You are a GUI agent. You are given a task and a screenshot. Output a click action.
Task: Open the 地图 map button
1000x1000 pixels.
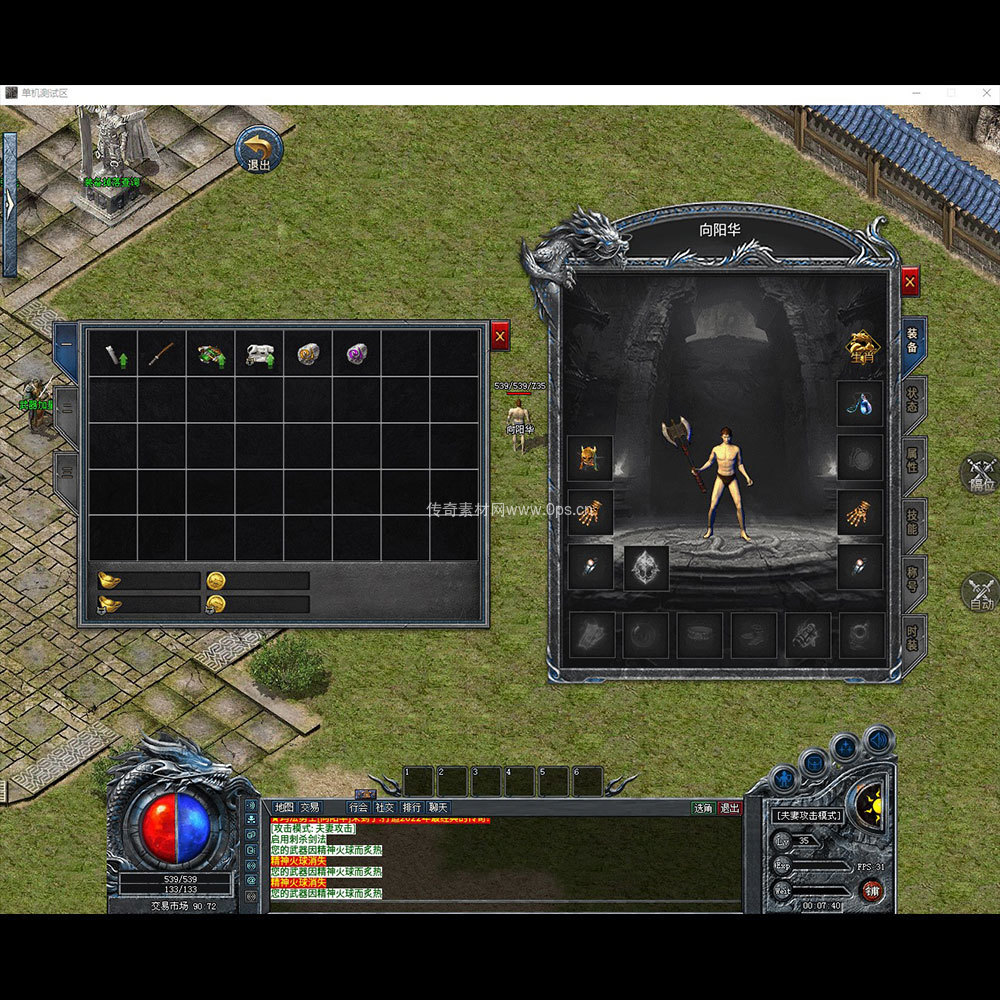tap(284, 807)
